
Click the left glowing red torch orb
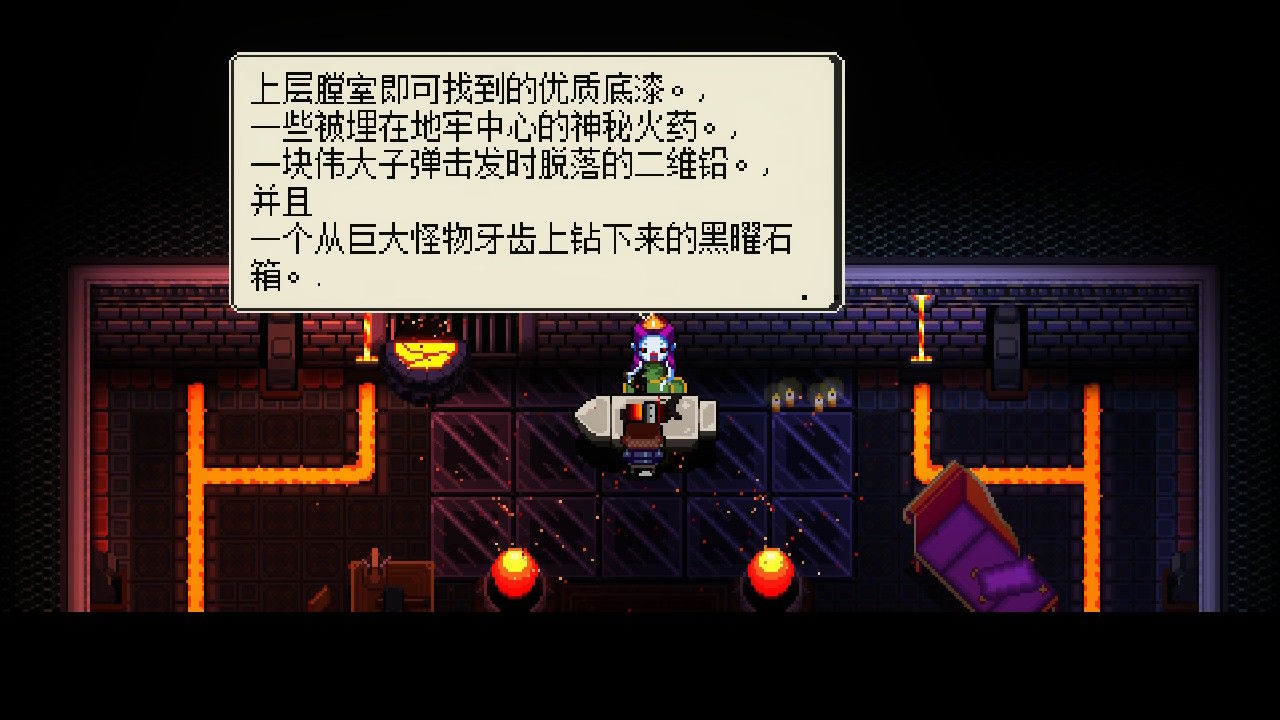tap(513, 570)
